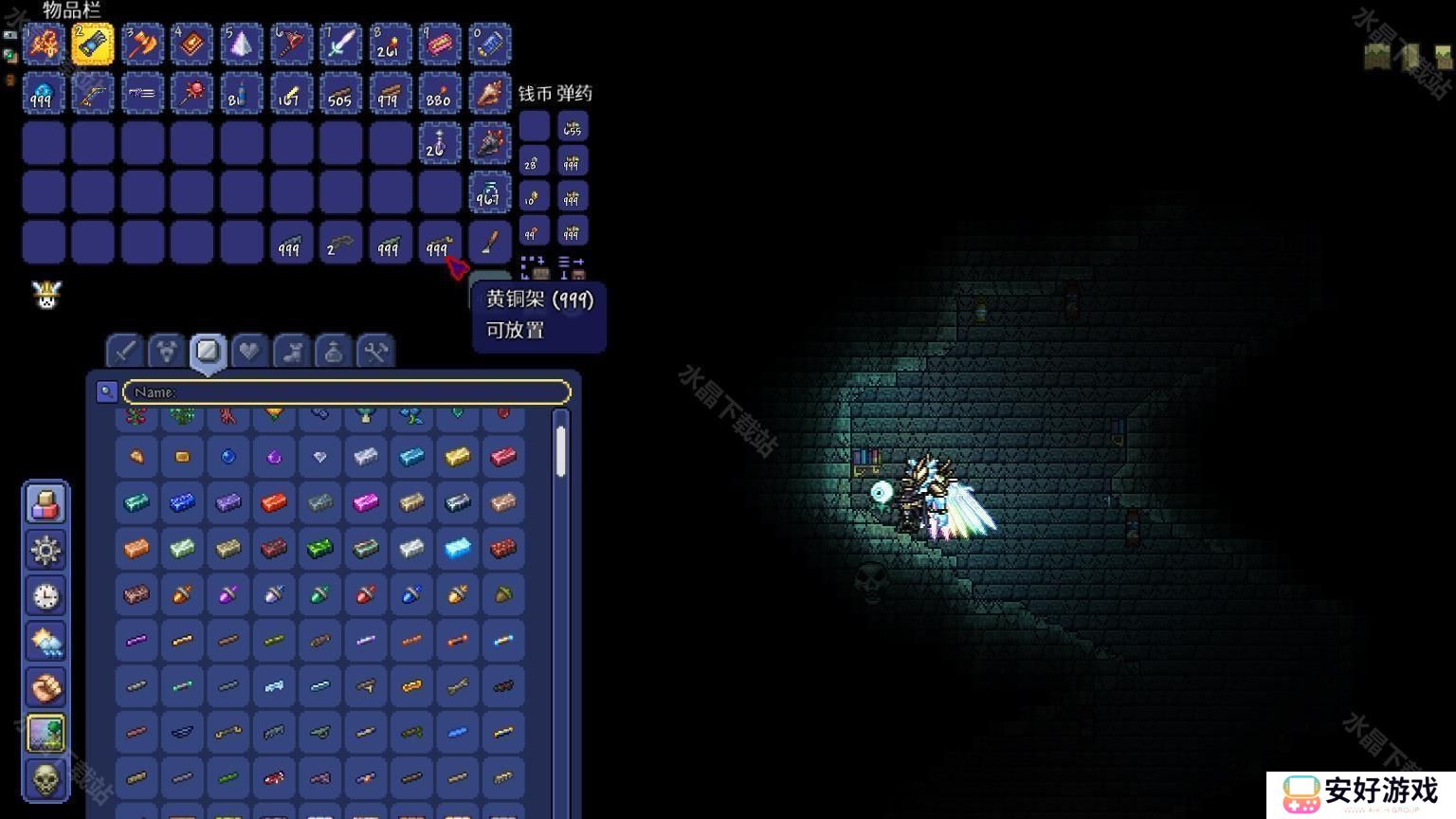
Task: Choose the red spell tome in slot 4
Action: [x=191, y=45]
